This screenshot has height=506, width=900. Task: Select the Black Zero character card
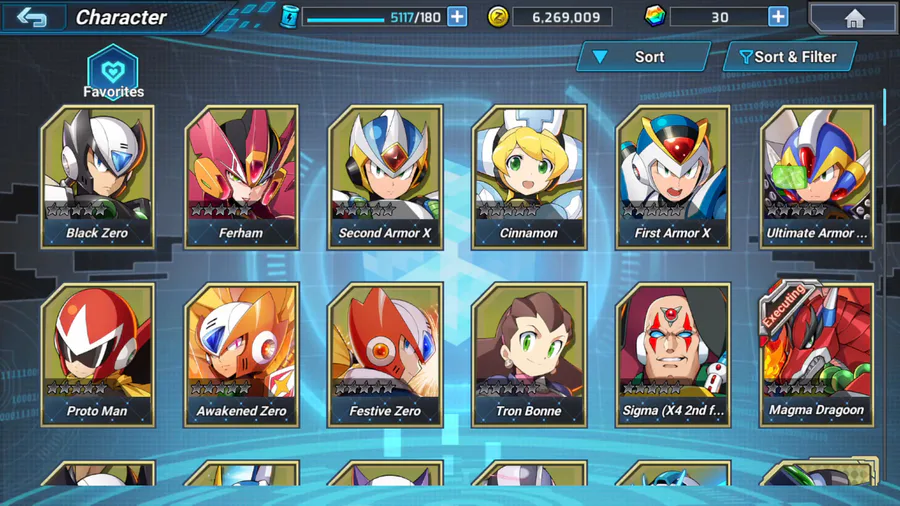(97, 175)
